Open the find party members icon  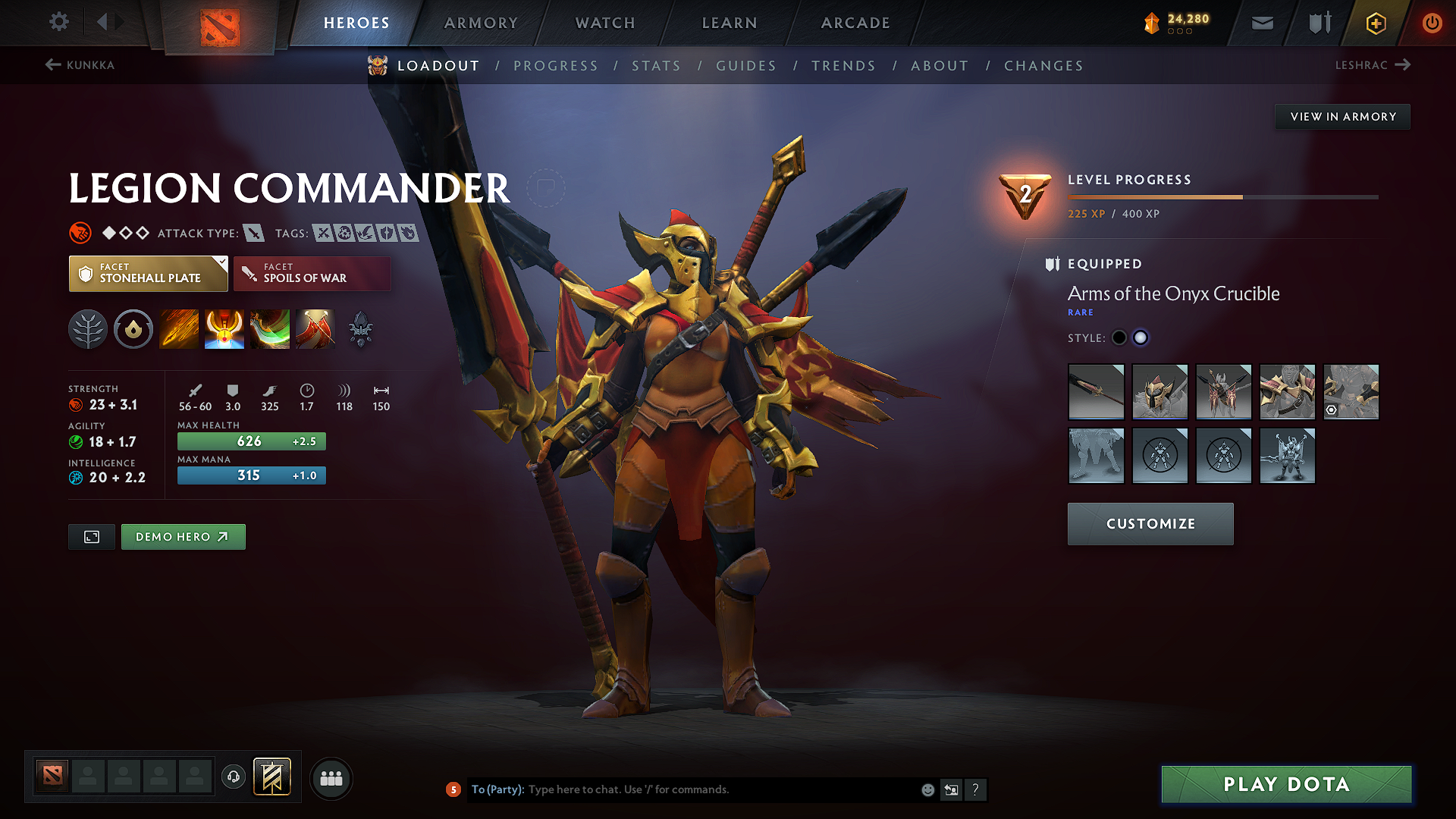click(x=331, y=778)
